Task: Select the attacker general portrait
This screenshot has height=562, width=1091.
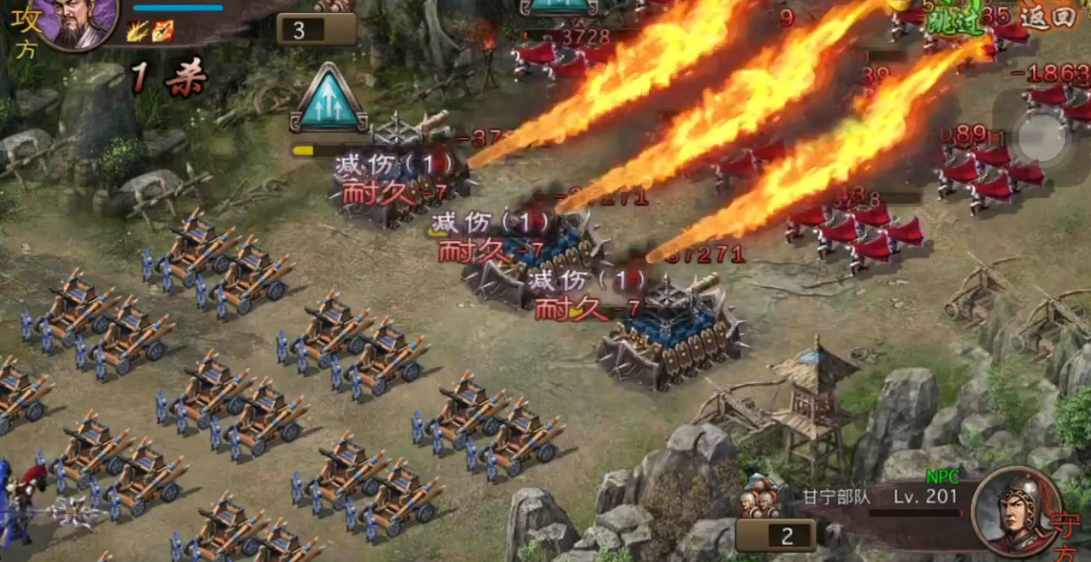Action: (78, 22)
